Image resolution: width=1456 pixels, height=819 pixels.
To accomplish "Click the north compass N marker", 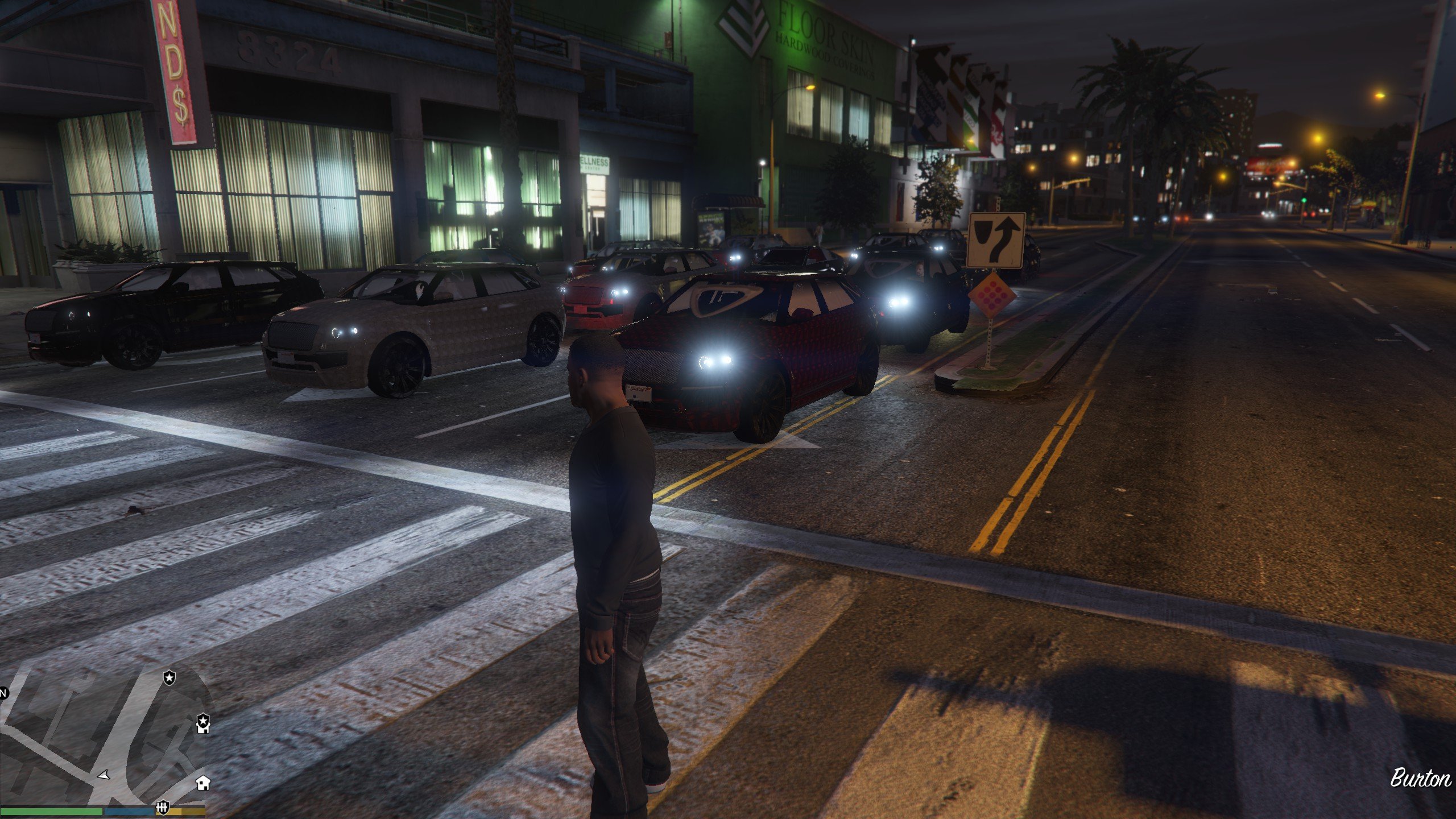I will coord(3,693).
